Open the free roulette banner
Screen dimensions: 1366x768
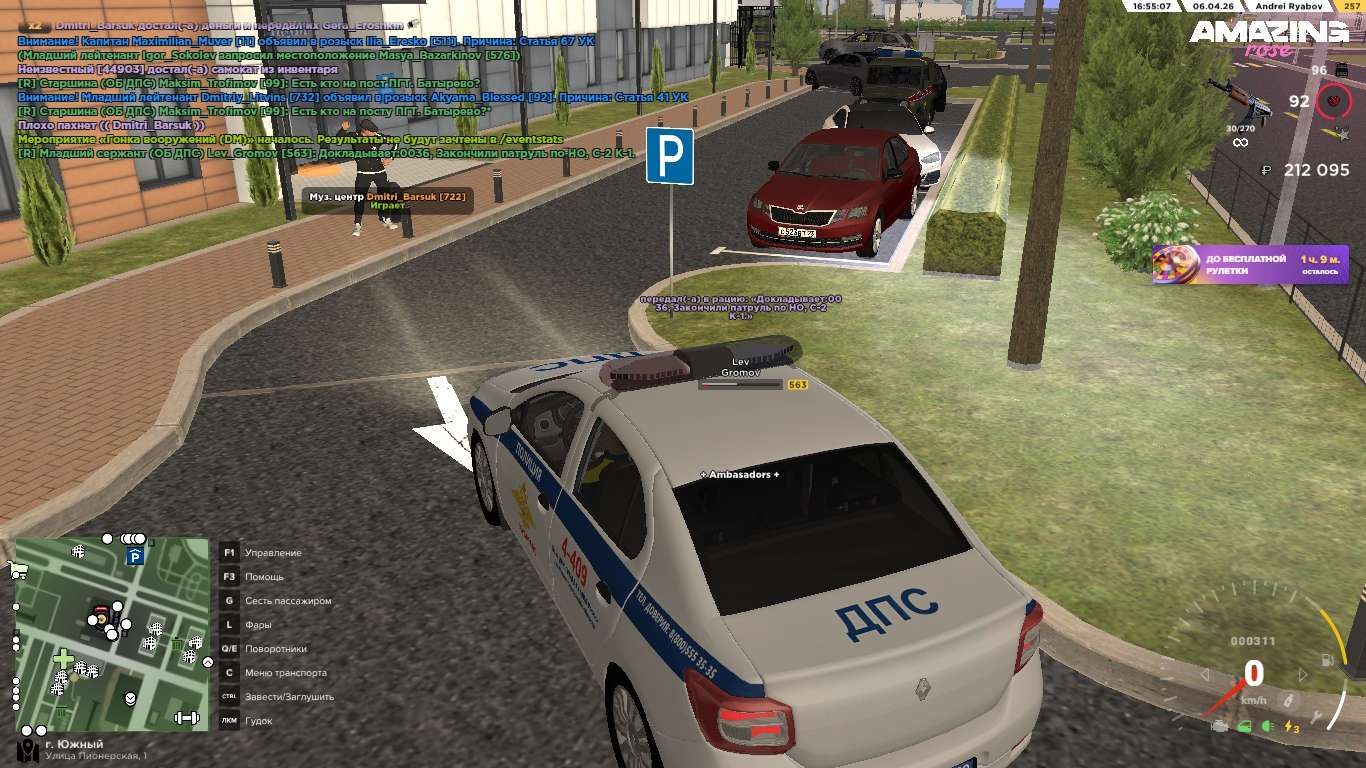pos(1251,265)
